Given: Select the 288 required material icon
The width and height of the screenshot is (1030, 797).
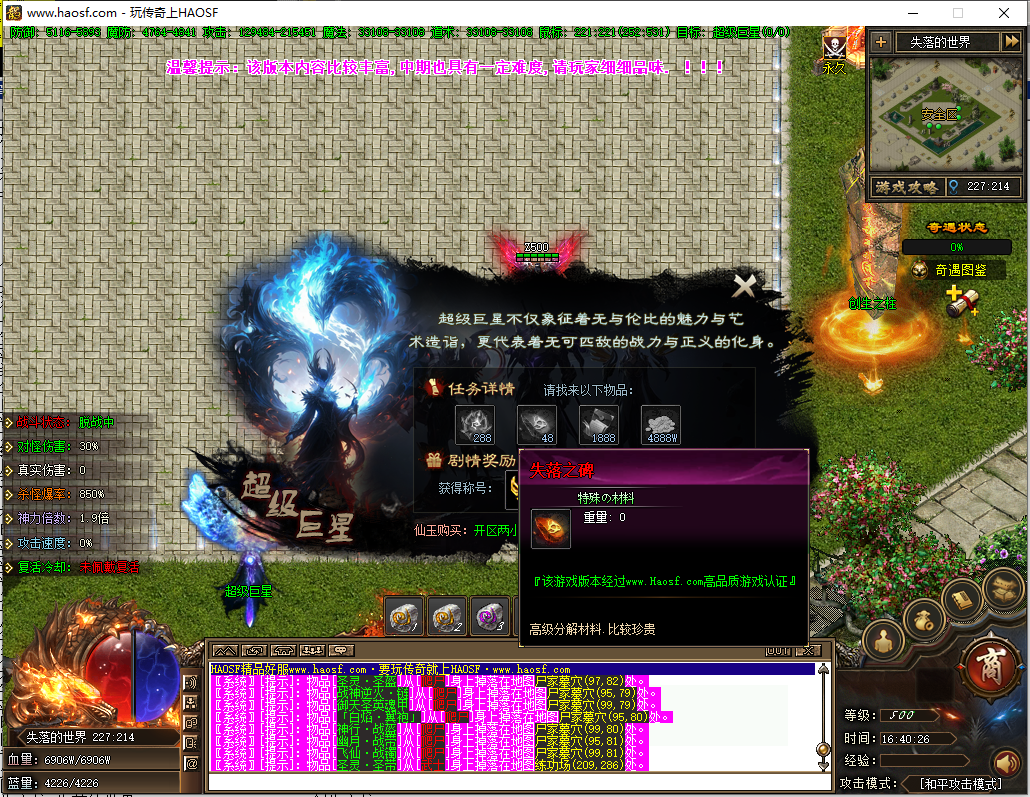Looking at the screenshot, I should 475,424.
